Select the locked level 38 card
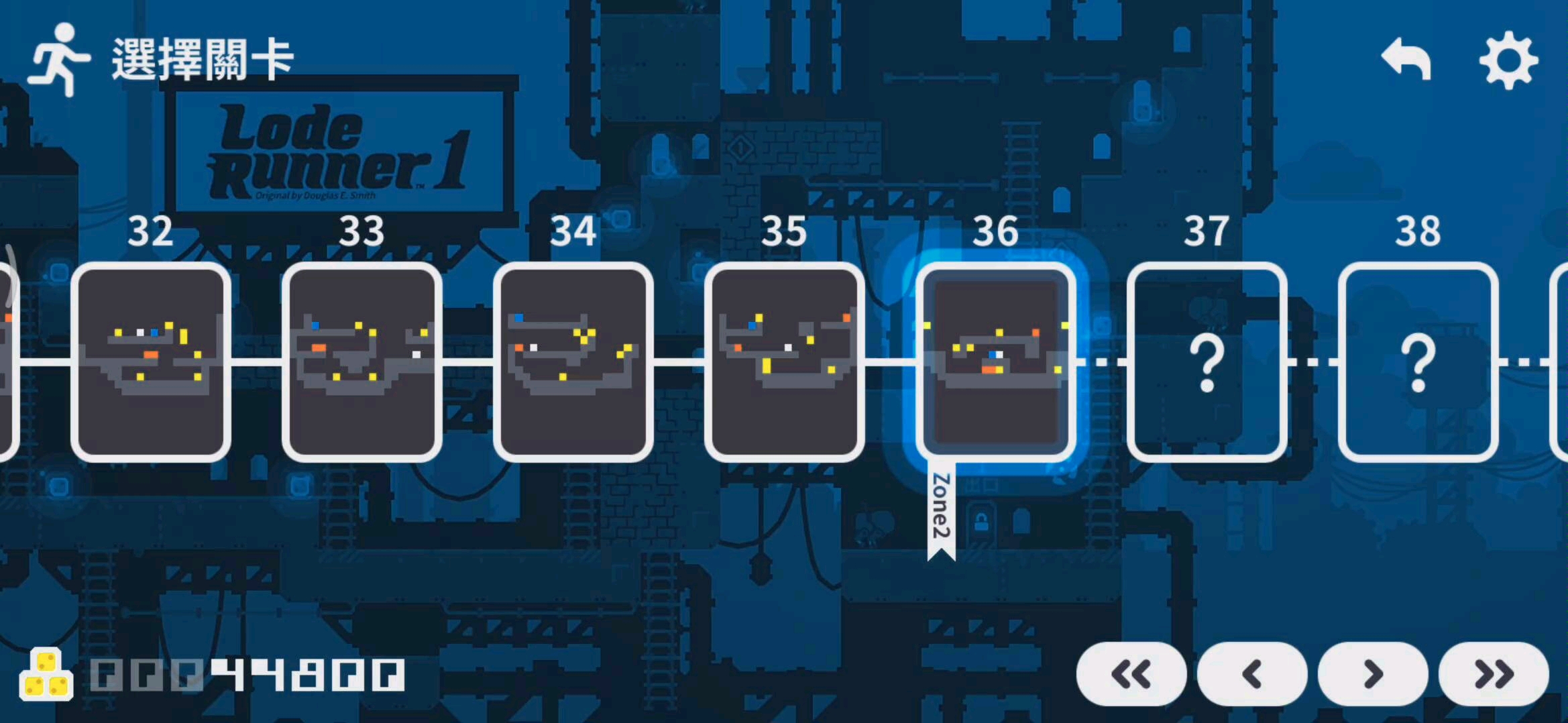 1418,362
